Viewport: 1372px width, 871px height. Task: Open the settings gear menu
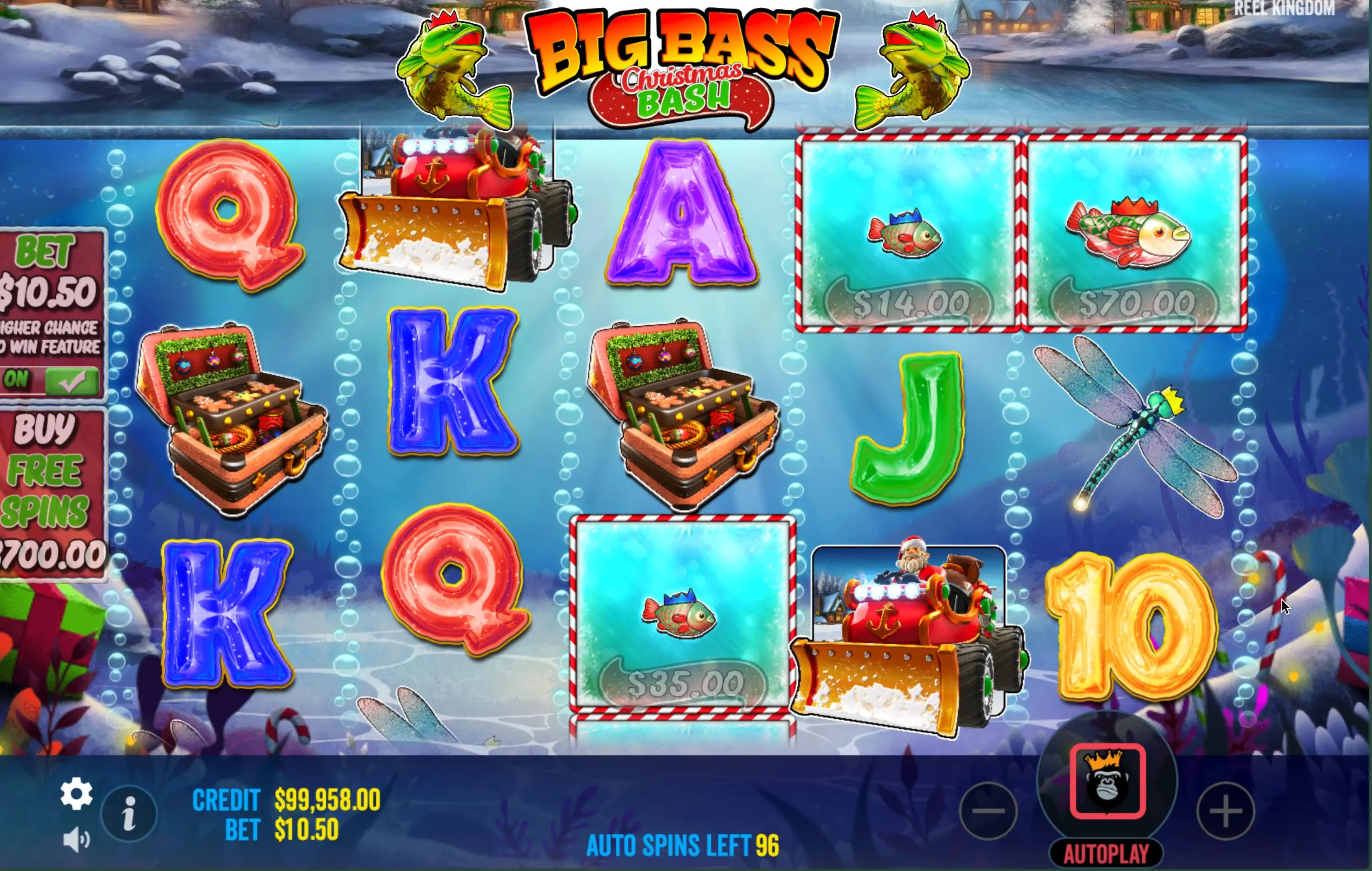pyautogui.click(x=76, y=793)
